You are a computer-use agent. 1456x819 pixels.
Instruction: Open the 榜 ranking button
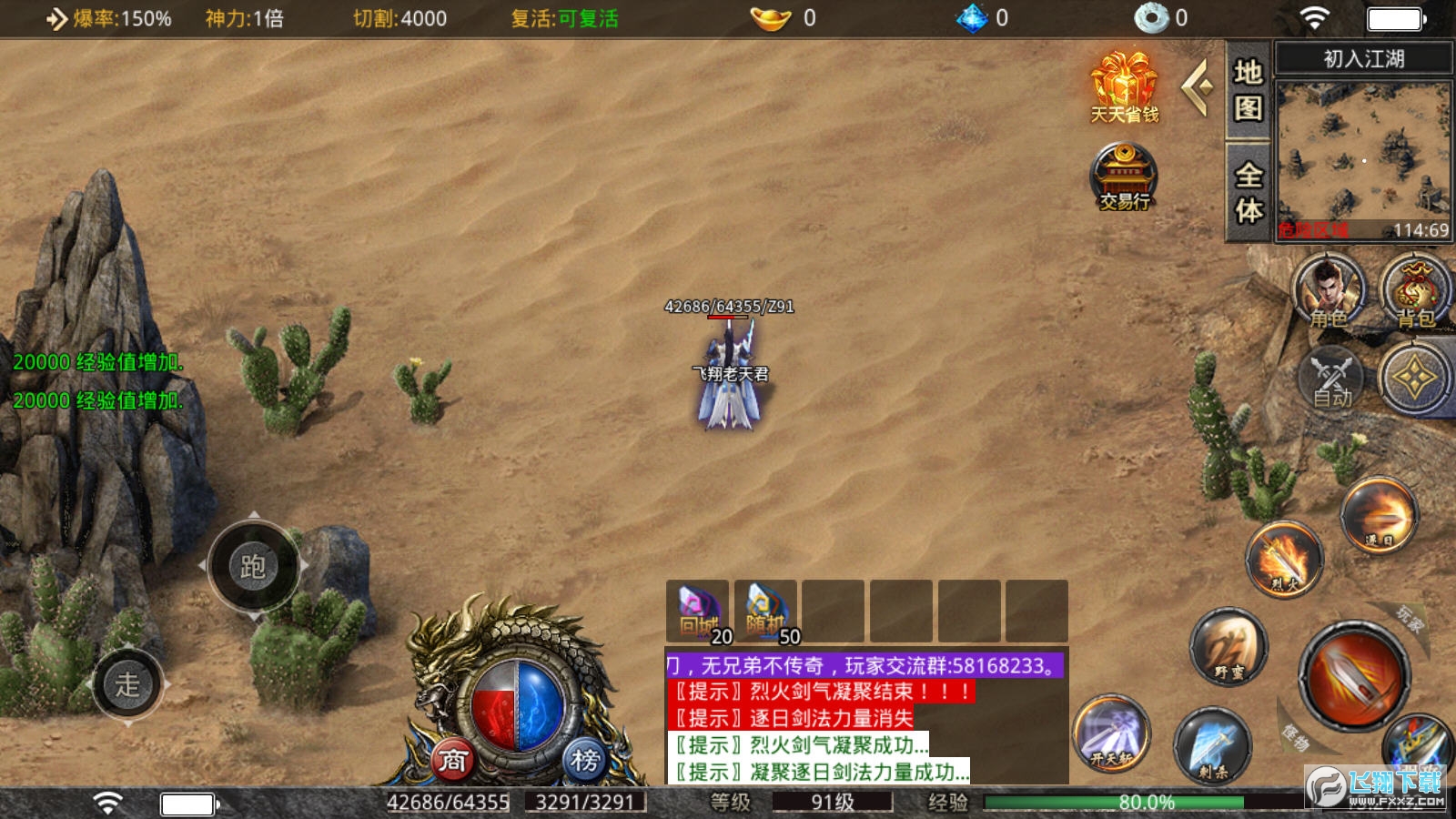584,760
